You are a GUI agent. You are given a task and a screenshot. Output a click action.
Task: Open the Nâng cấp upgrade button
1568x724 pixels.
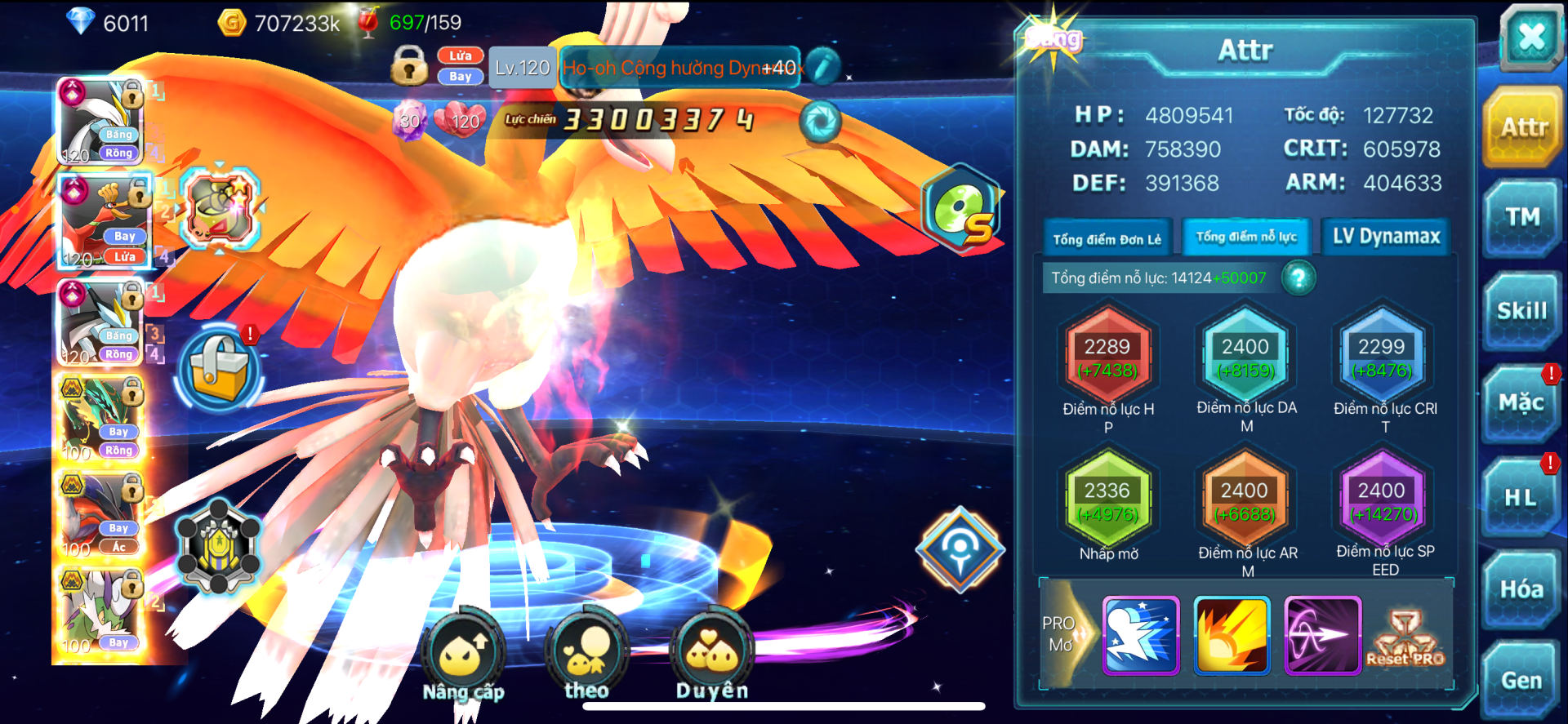pyautogui.click(x=463, y=655)
